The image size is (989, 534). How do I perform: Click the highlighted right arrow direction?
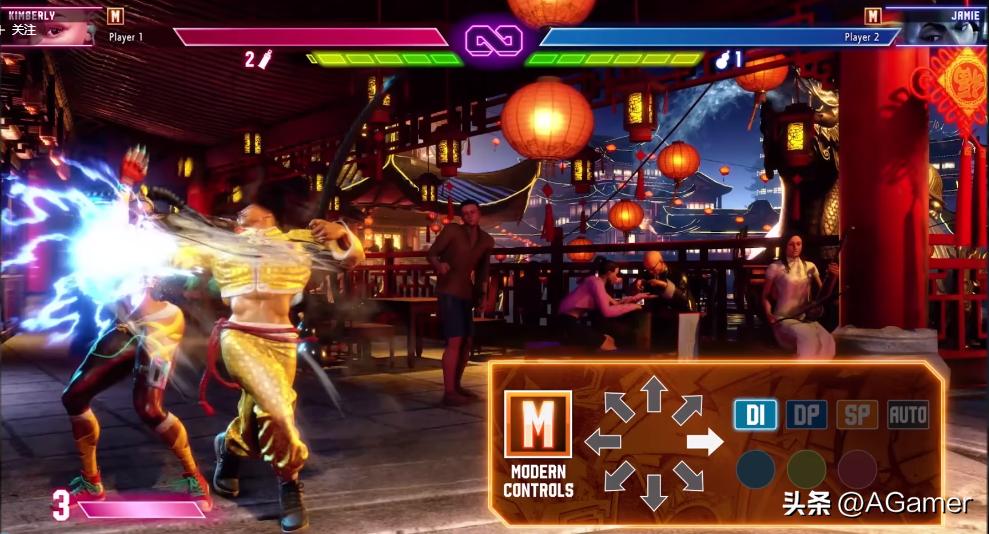click(x=704, y=441)
